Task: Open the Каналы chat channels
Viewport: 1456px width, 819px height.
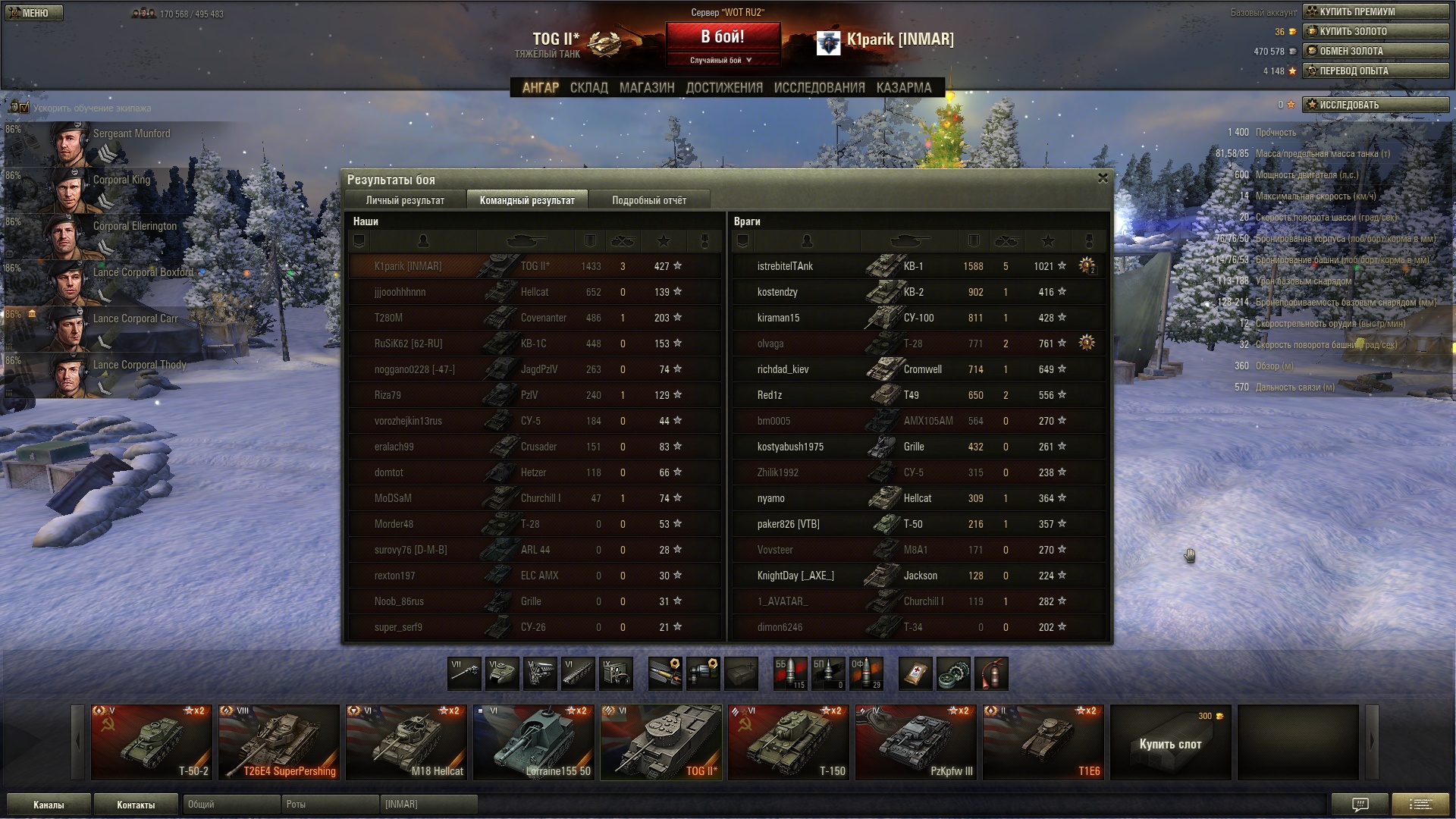Action: 49,805
